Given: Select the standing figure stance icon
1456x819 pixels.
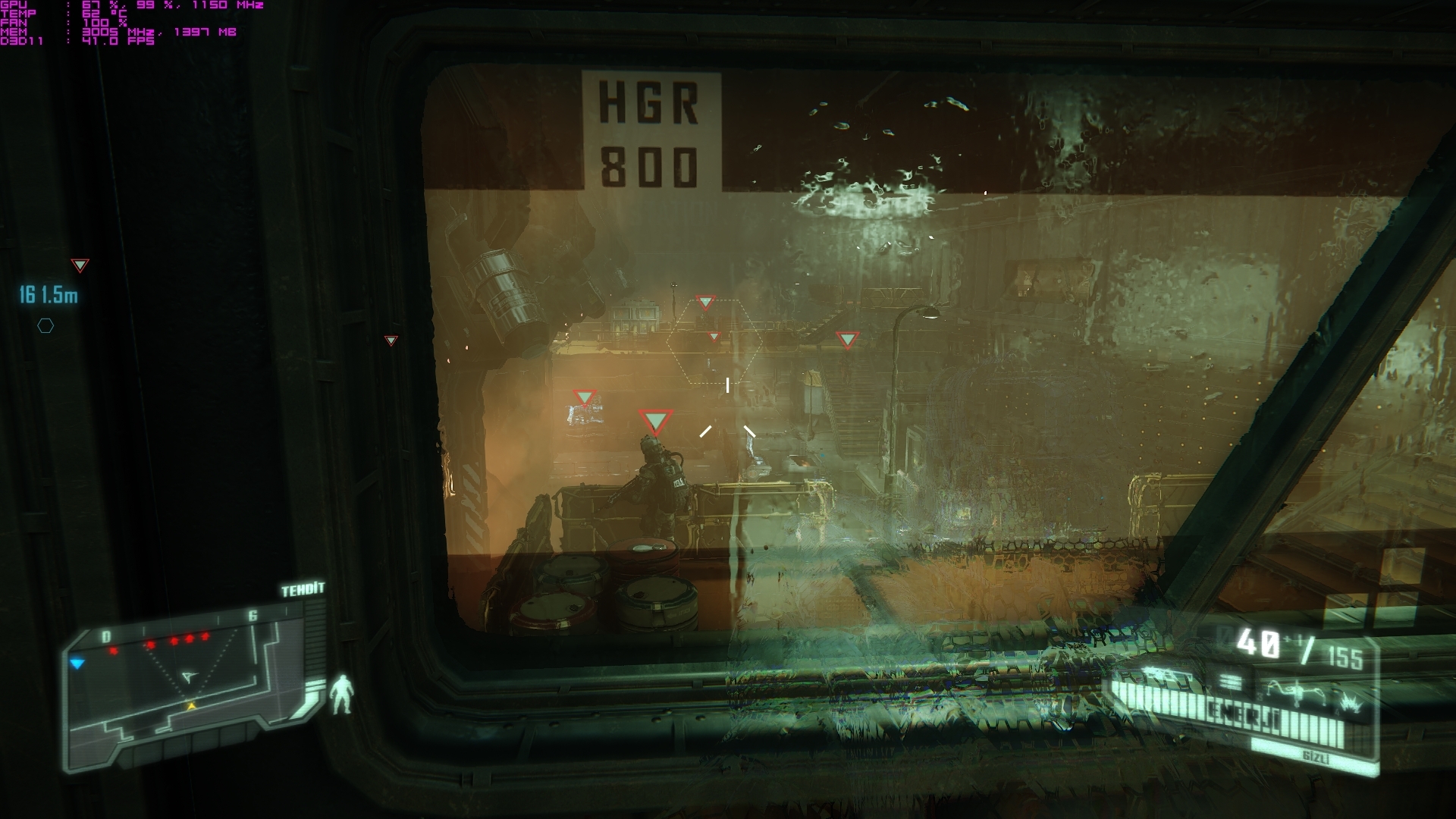Looking at the screenshot, I should click(342, 695).
